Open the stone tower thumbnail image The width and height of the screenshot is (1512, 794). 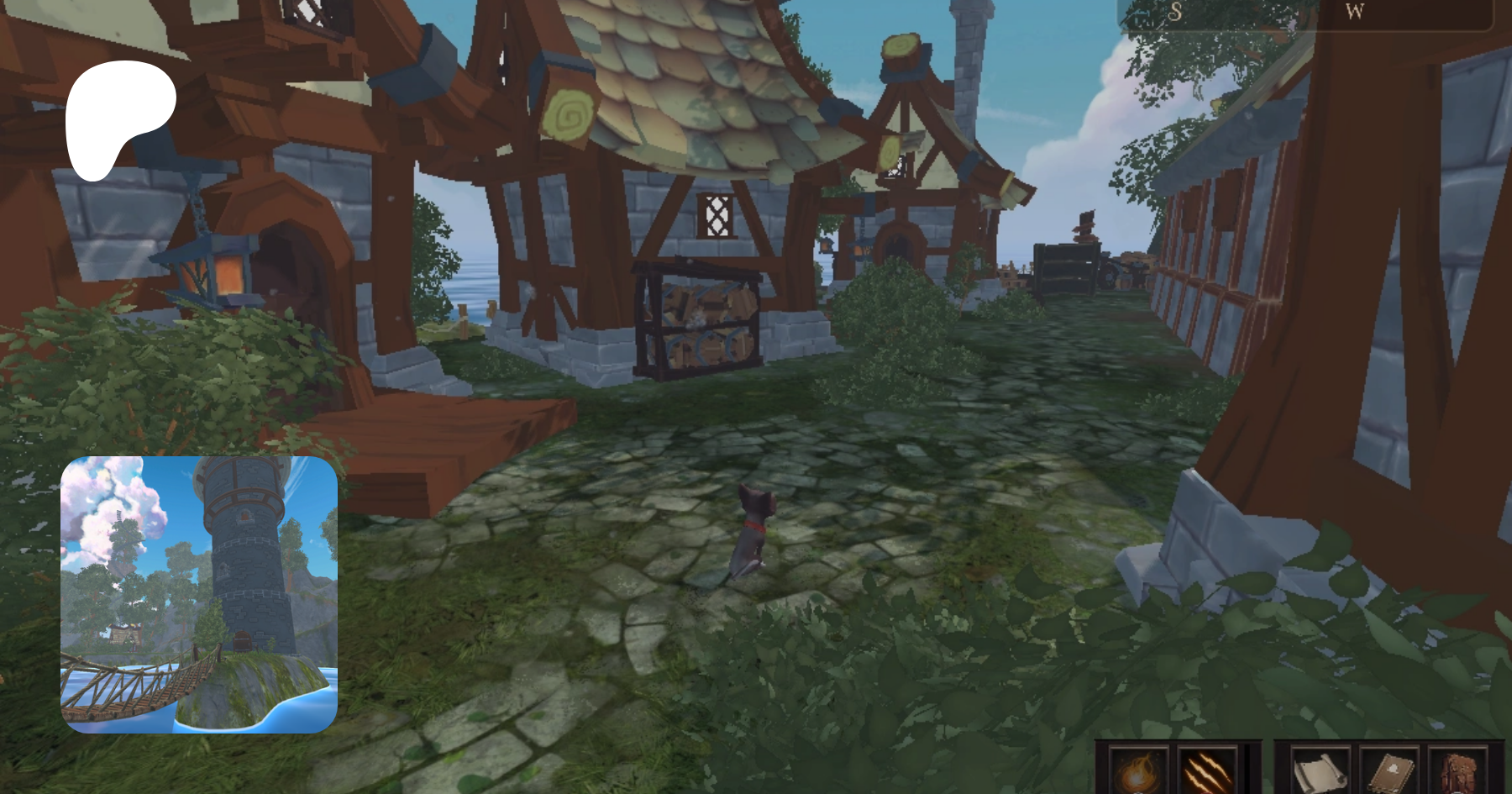tap(199, 595)
